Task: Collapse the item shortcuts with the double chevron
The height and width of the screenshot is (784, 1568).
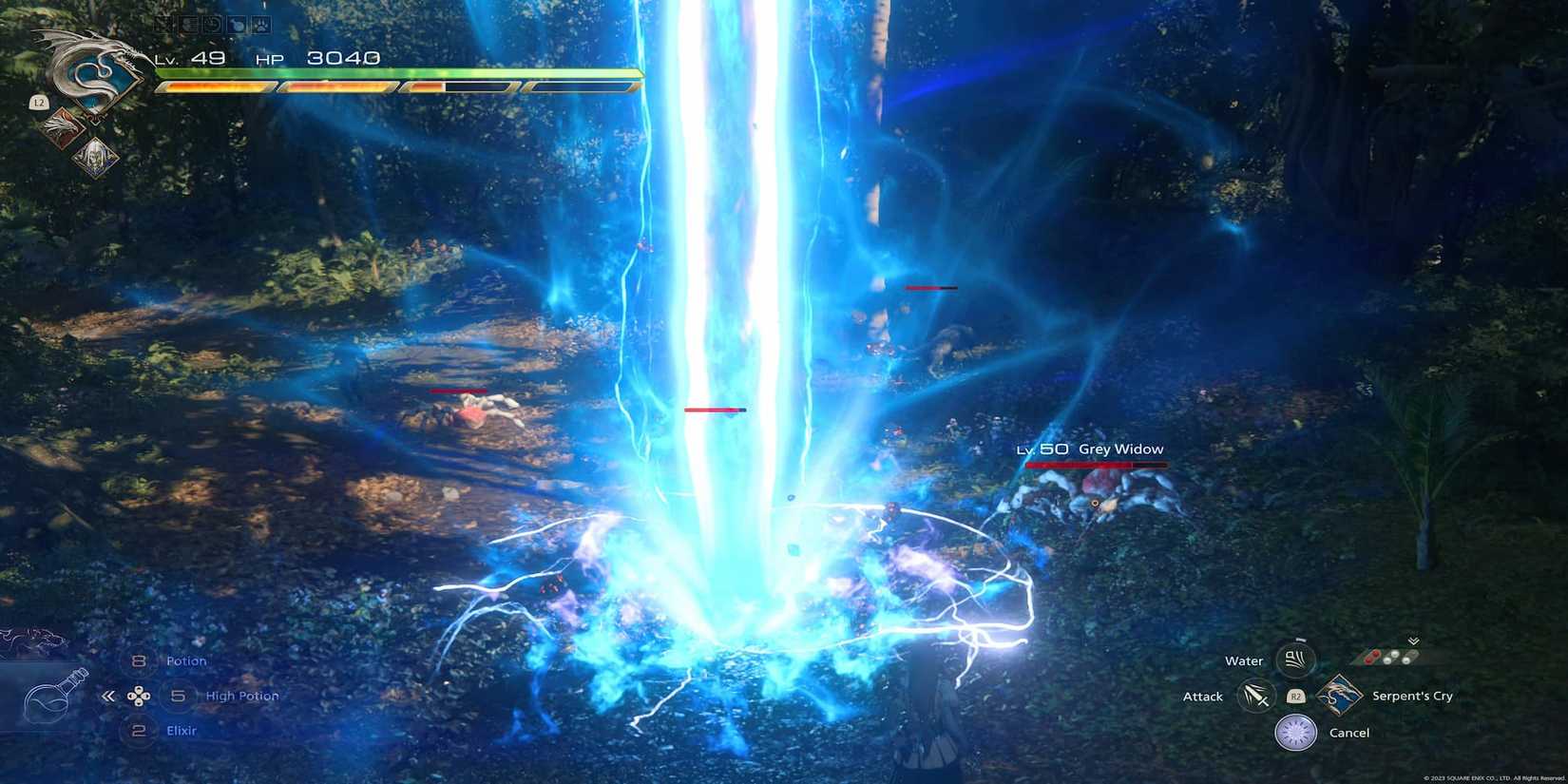Action: click(x=107, y=696)
